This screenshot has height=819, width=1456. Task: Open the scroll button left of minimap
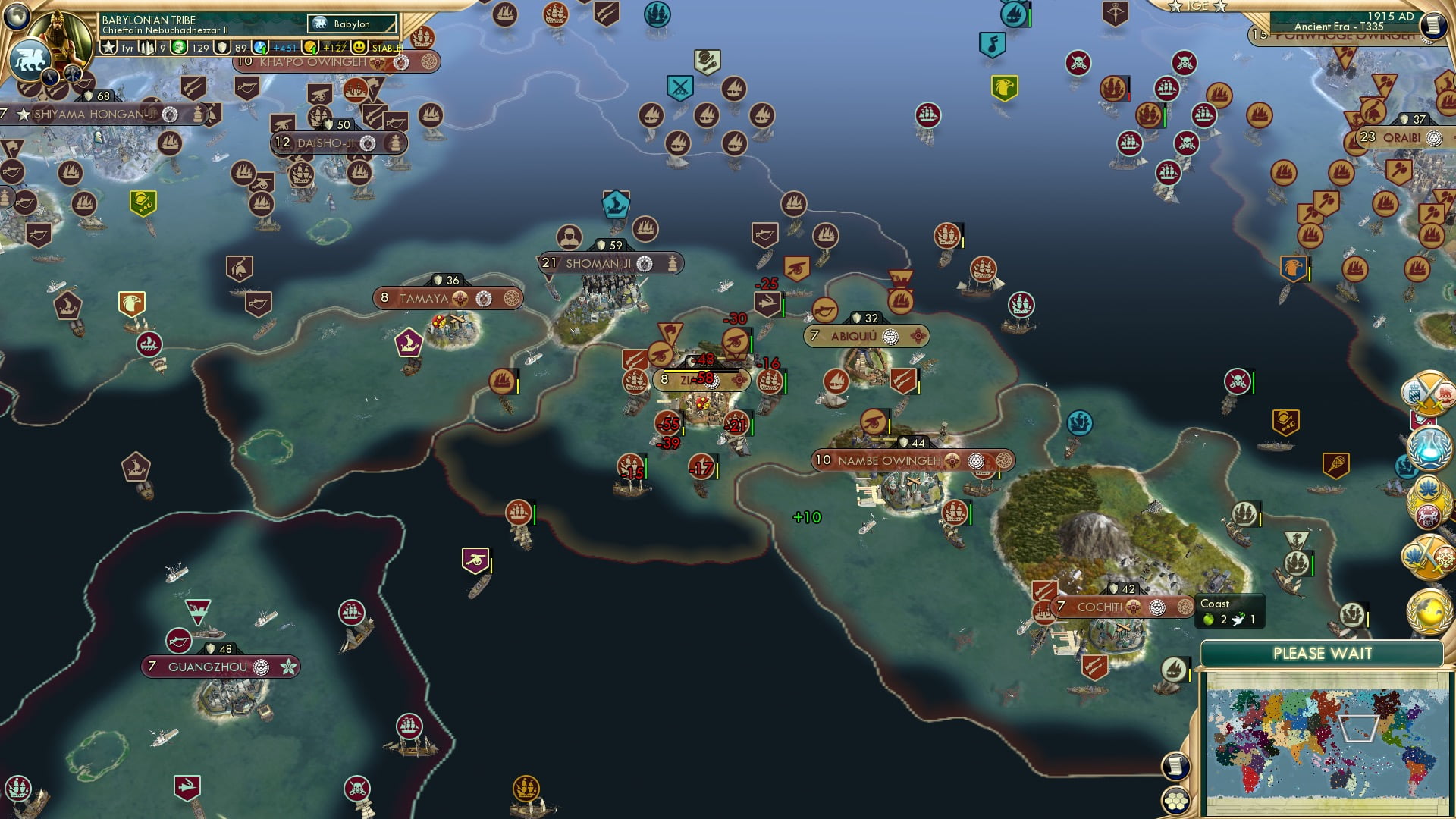[1175, 766]
